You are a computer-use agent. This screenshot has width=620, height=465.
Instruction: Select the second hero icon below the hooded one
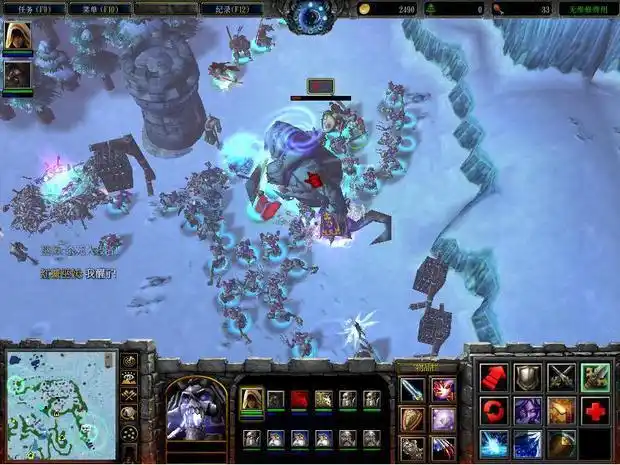coord(17,75)
